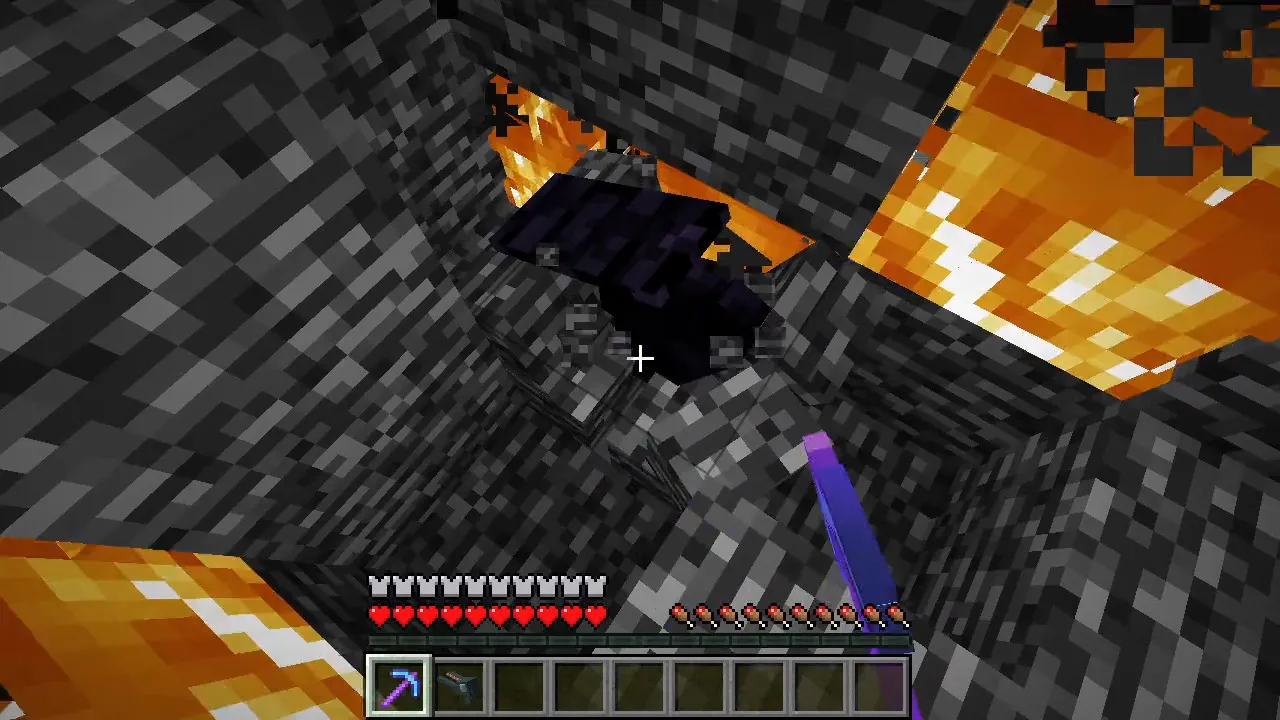This screenshot has width=1280, height=720.
Task: Click the experience bar above the hotbar
Action: (640, 641)
